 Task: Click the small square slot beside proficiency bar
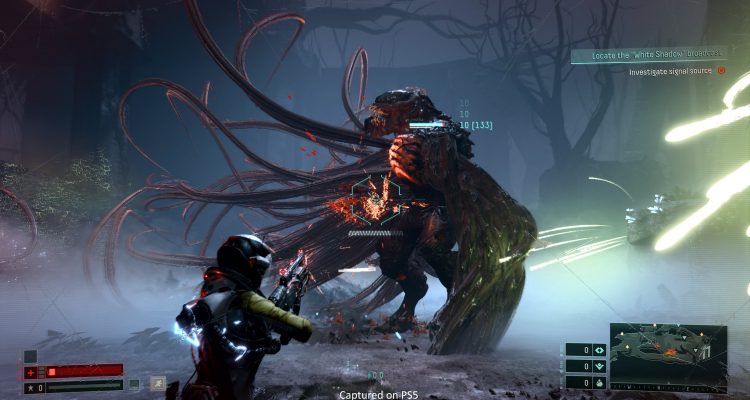(134, 383)
